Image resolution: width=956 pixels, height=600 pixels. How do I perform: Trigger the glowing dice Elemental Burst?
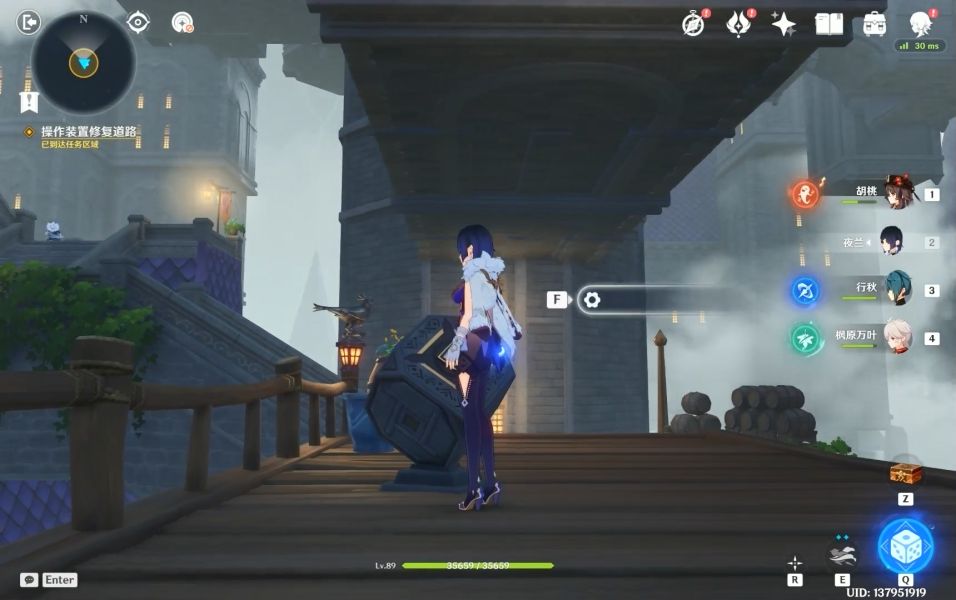905,547
